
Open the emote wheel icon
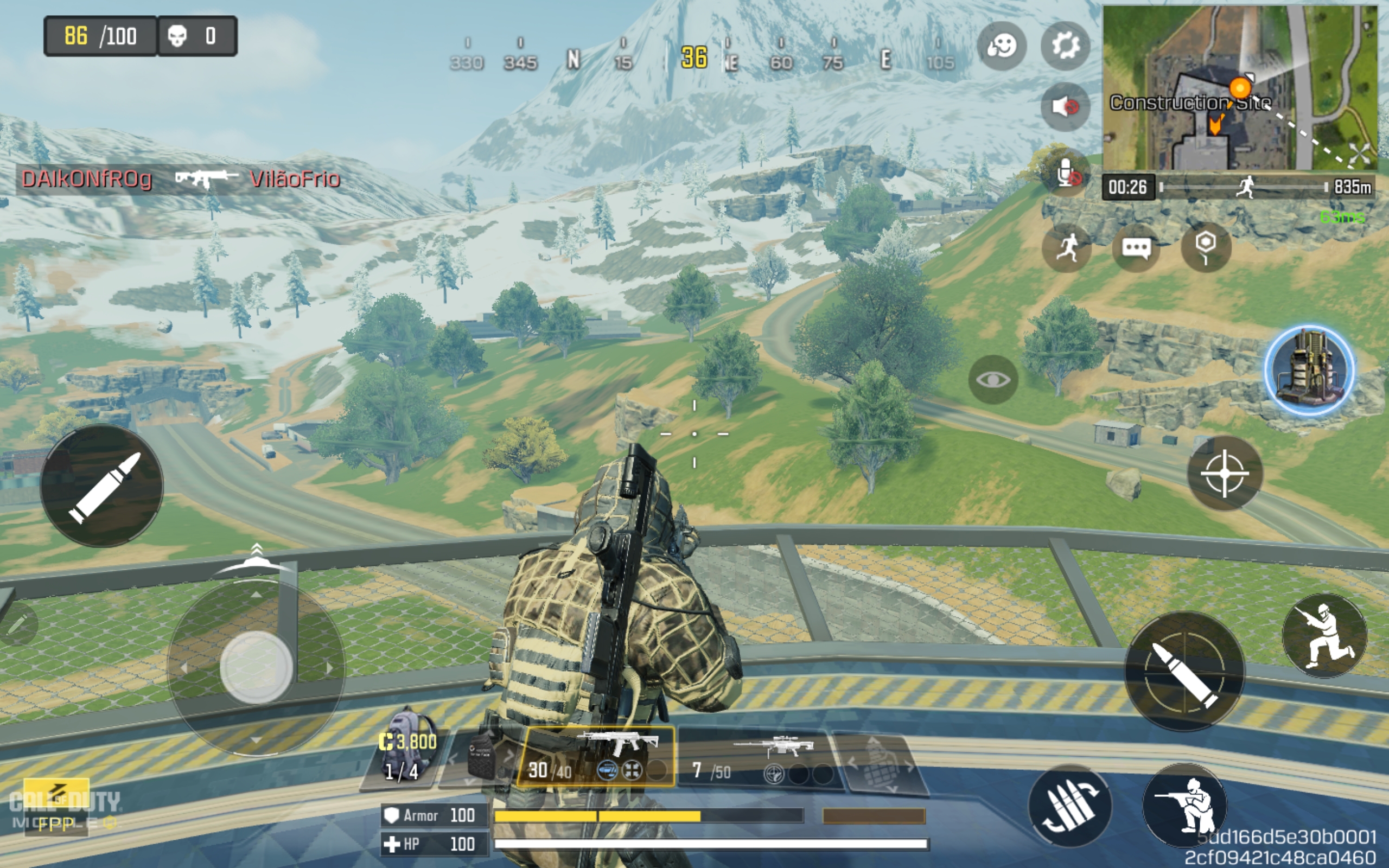(1002, 46)
